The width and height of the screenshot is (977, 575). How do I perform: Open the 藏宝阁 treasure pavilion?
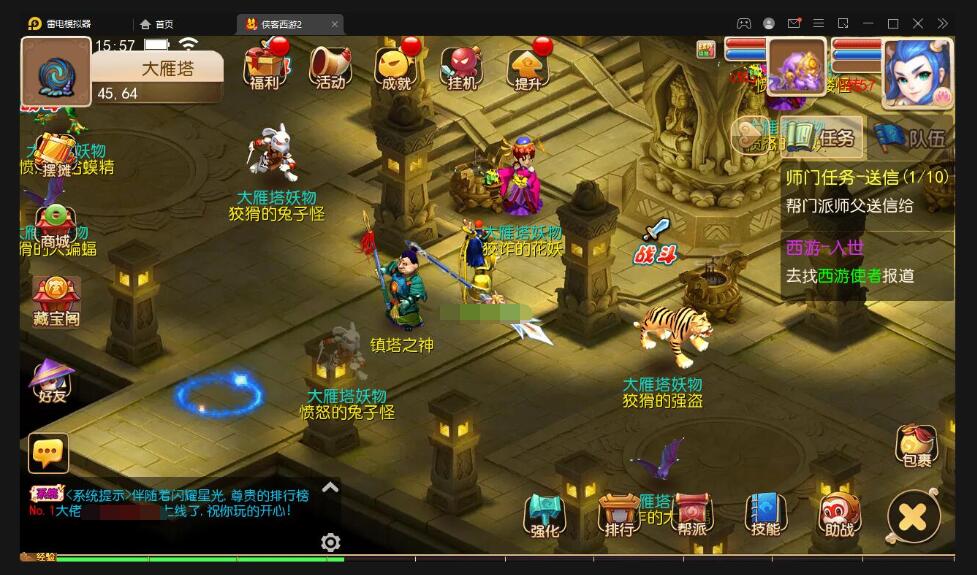(x=56, y=300)
